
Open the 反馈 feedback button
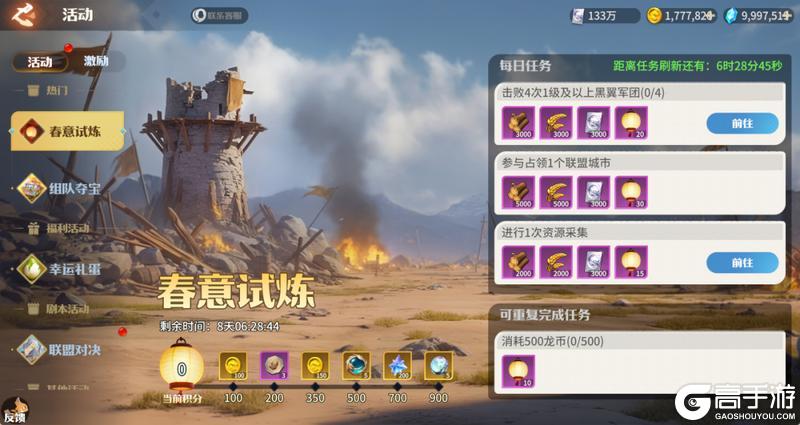click(x=14, y=410)
